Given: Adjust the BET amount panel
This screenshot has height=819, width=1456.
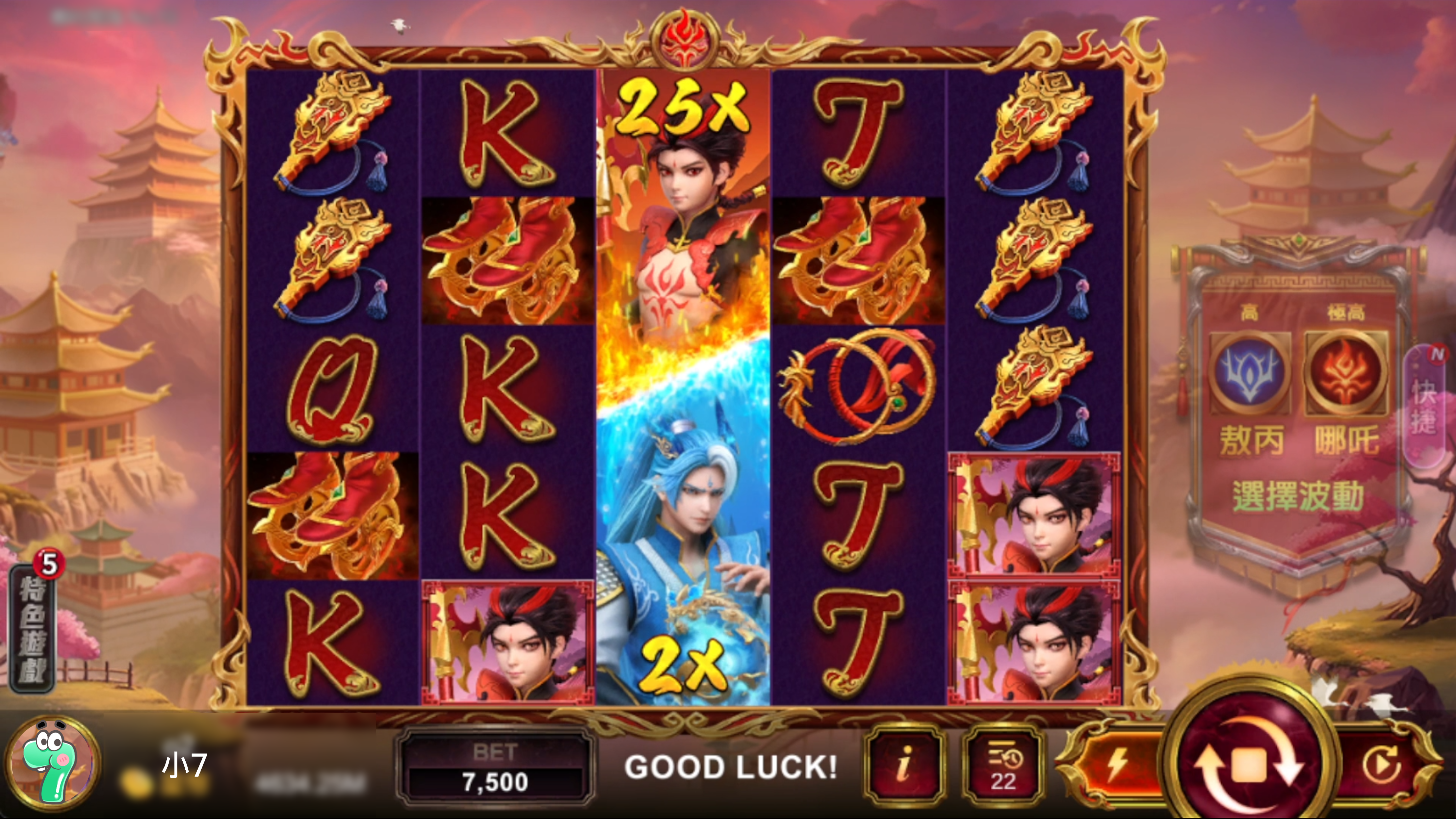Looking at the screenshot, I should pos(495,768).
